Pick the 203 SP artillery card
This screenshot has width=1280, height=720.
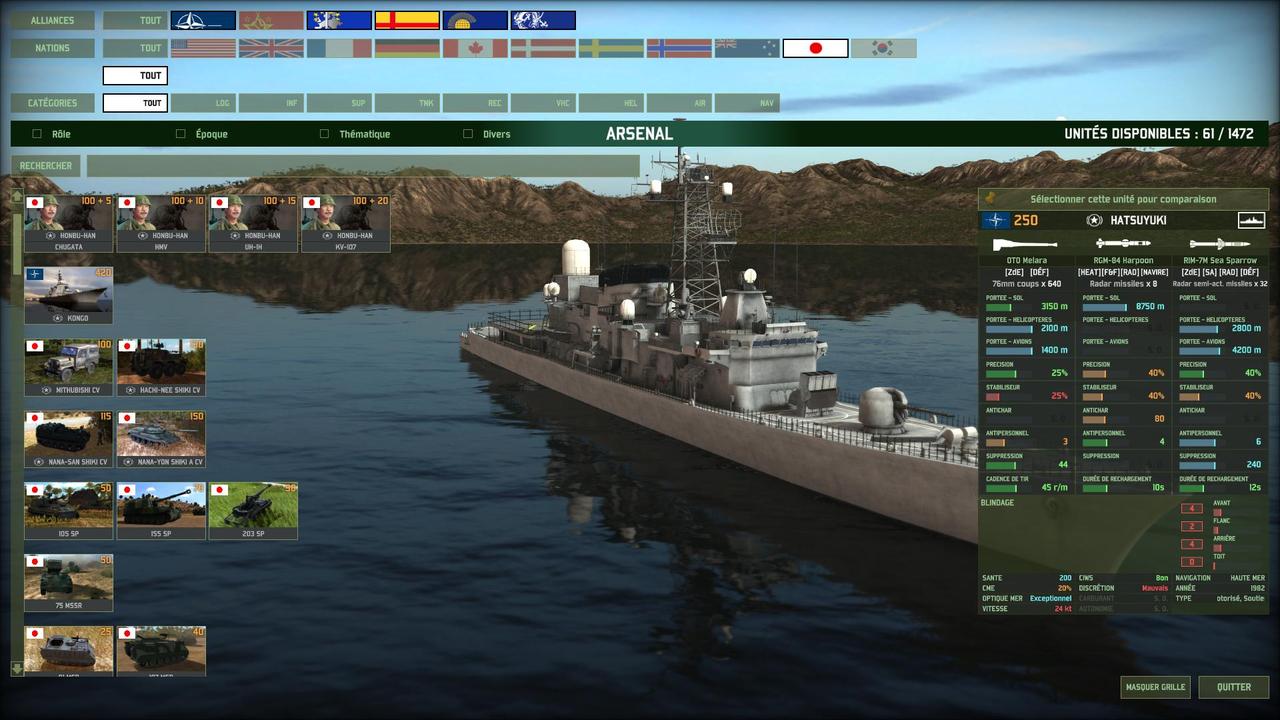pos(253,511)
